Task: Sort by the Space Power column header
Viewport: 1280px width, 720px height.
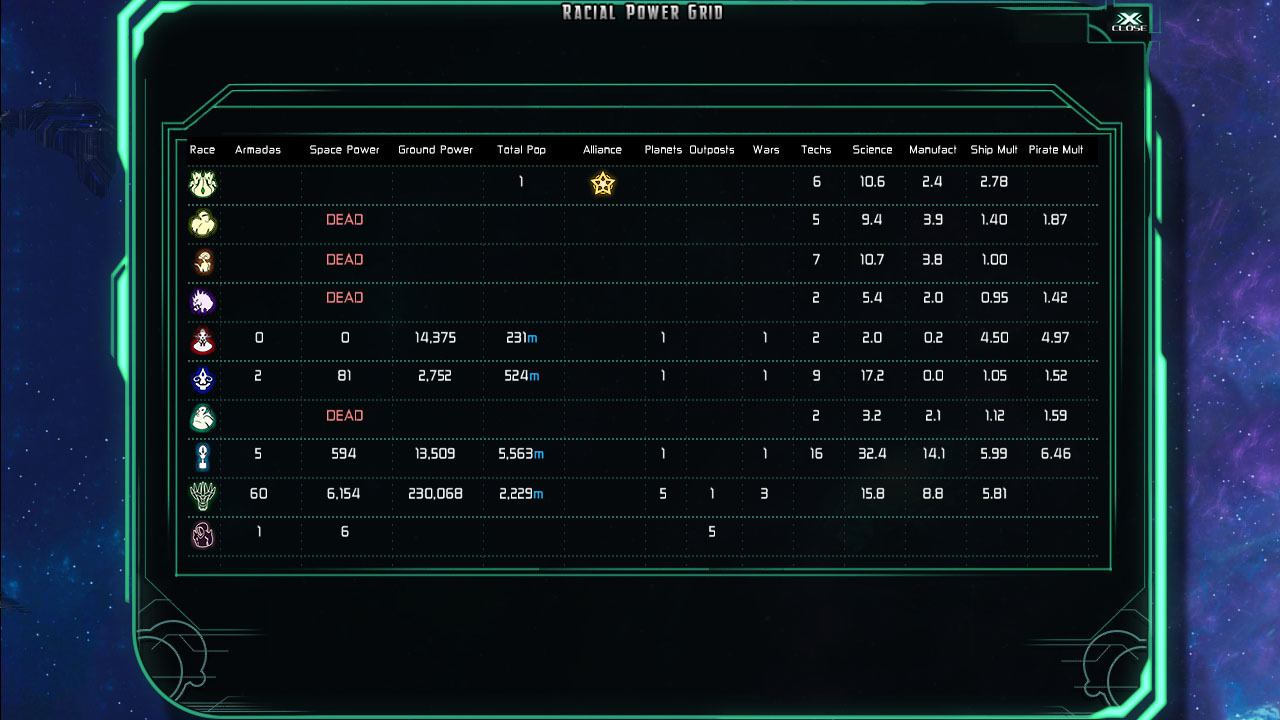Action: [345, 149]
